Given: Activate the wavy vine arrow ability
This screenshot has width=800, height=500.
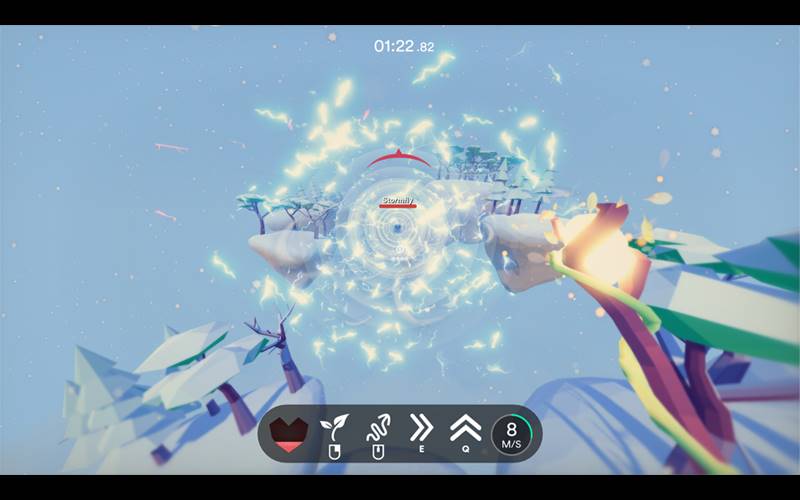Looking at the screenshot, I should pos(377,428).
